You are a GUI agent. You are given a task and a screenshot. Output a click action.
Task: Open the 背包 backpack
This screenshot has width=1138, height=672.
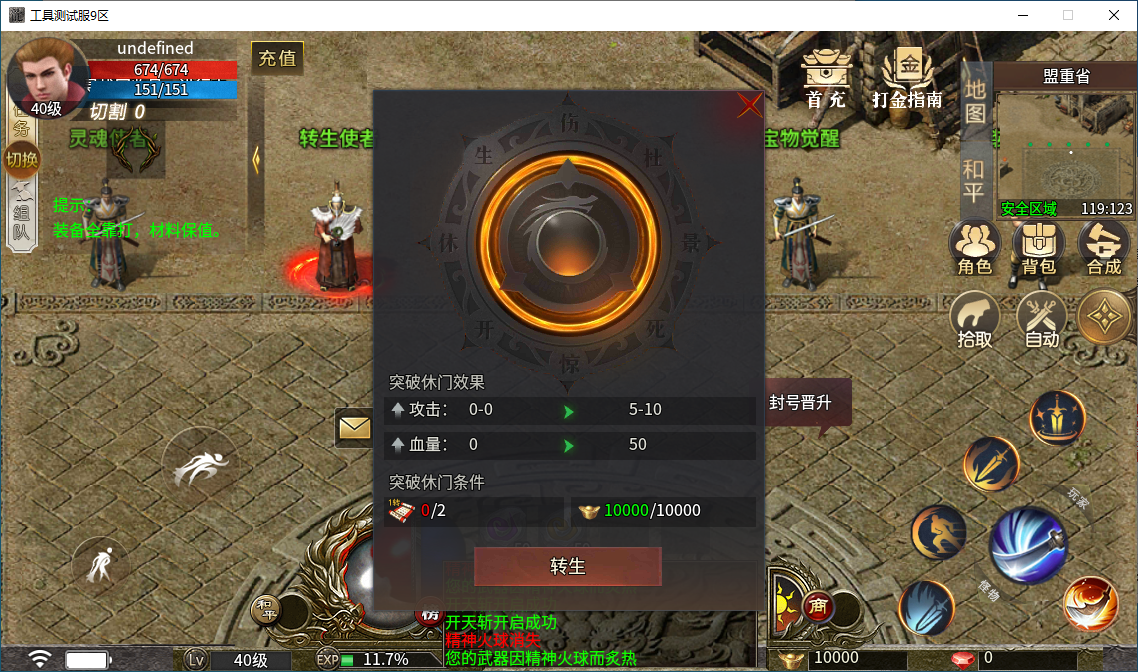(x=1039, y=247)
